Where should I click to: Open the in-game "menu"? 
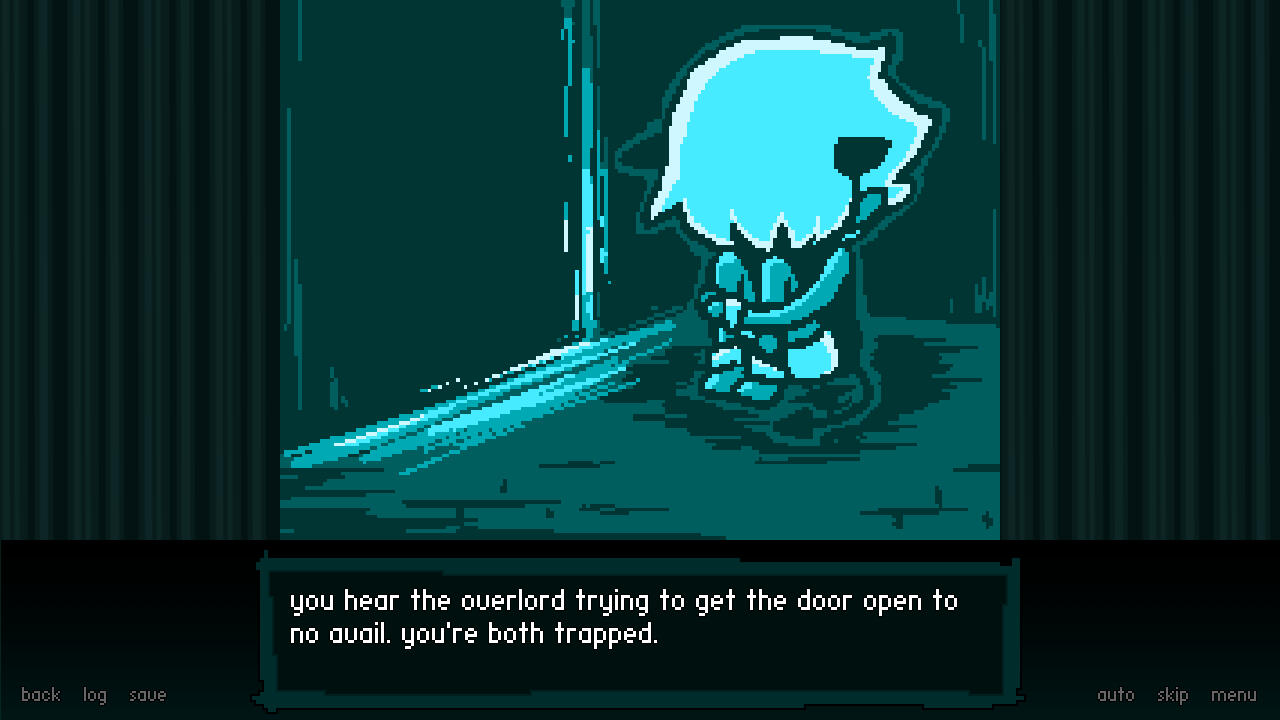tap(1234, 694)
